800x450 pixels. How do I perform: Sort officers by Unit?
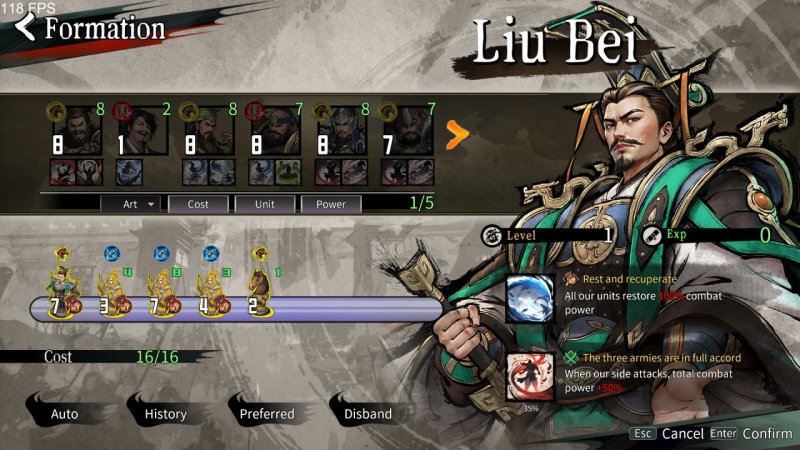click(263, 204)
